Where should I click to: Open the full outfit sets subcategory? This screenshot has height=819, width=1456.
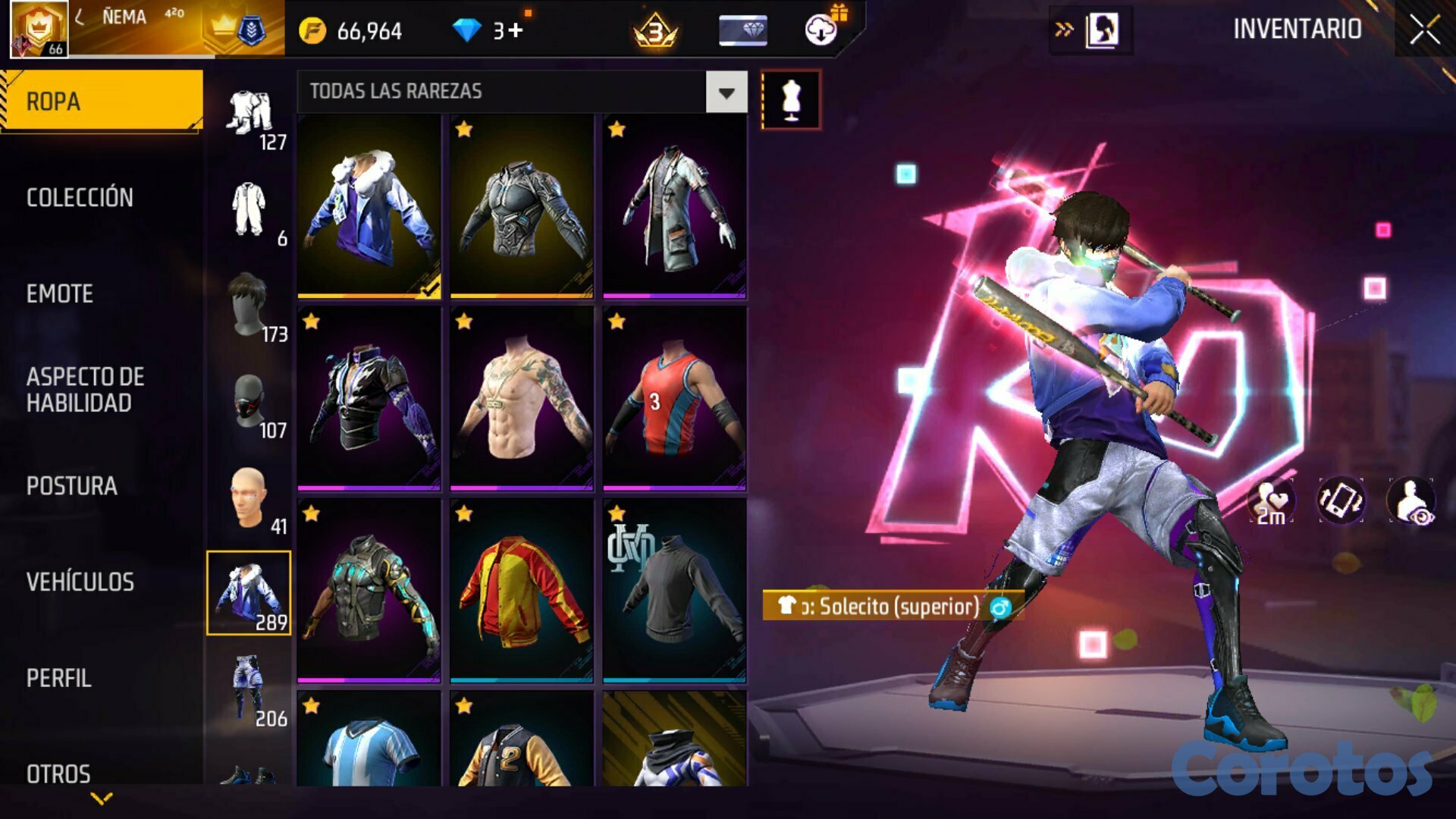coord(249,114)
